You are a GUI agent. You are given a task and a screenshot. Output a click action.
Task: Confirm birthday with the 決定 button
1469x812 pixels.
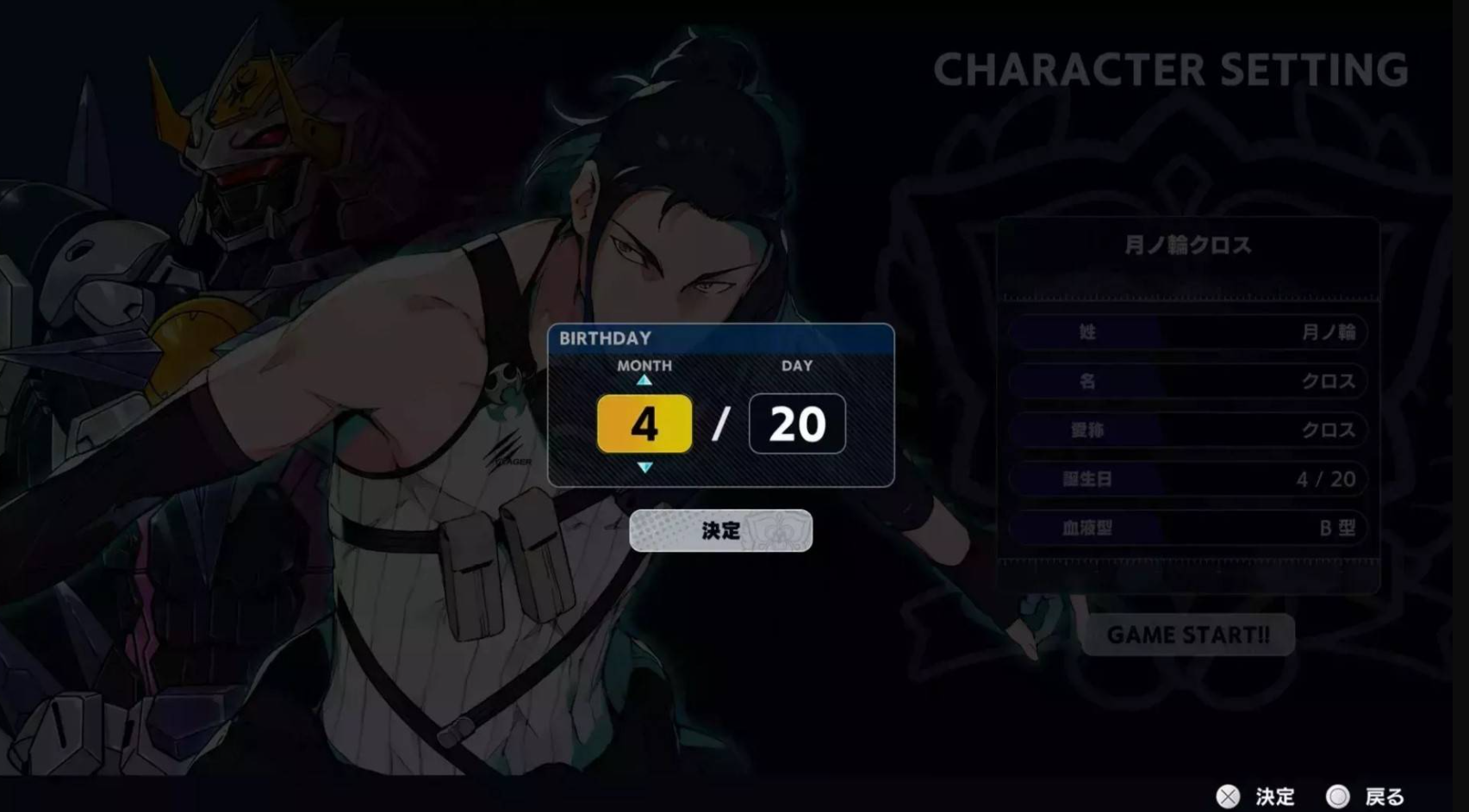coord(720,530)
